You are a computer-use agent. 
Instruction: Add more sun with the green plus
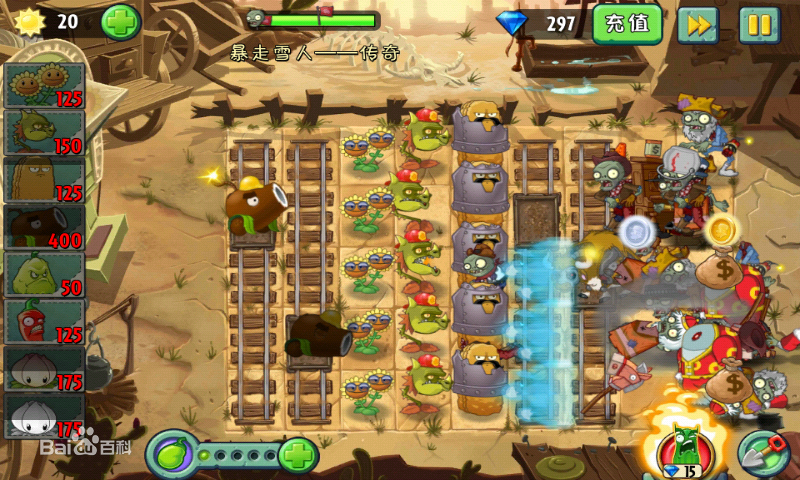[x=121, y=22]
